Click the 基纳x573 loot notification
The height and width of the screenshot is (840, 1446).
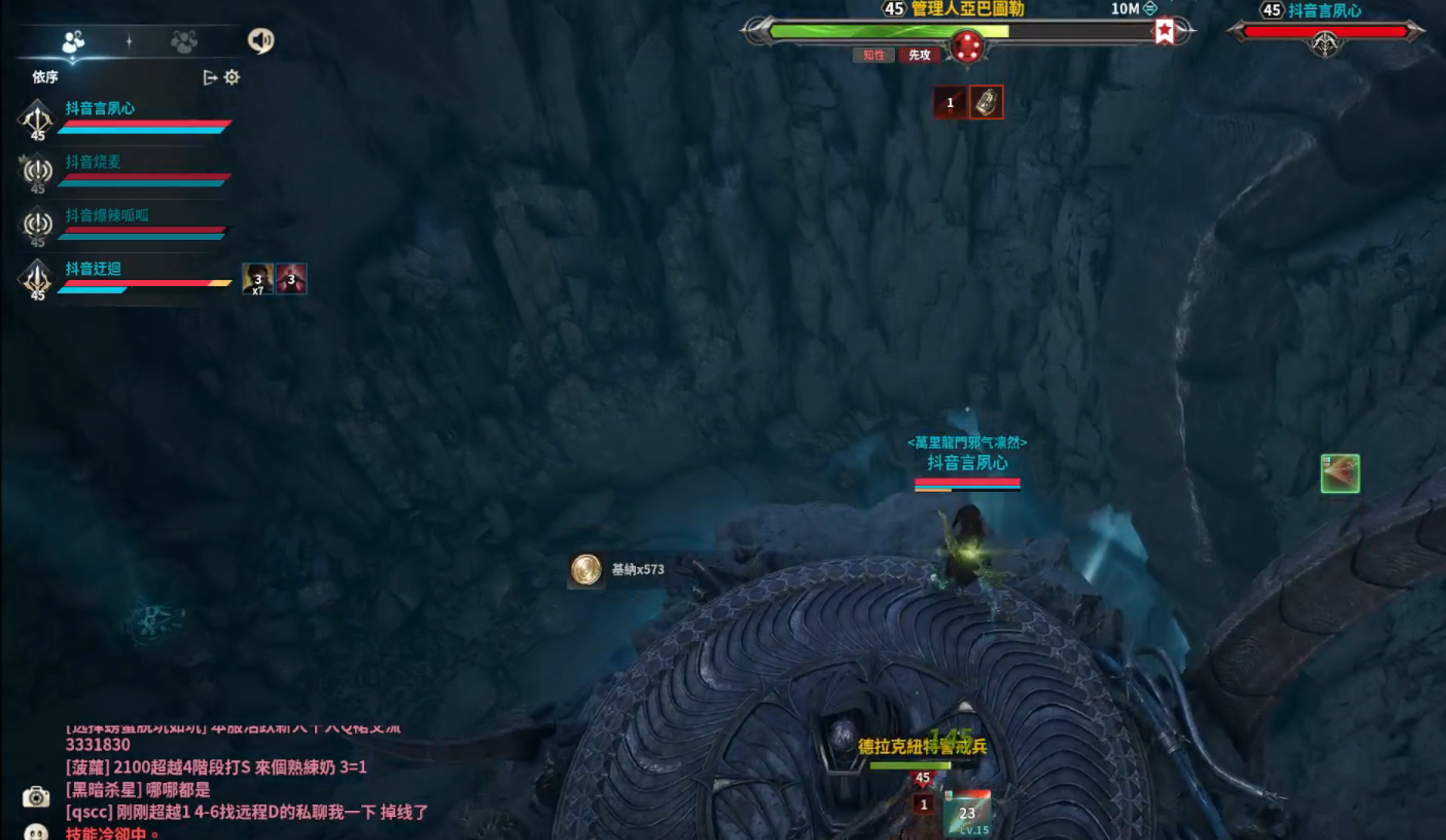coord(617,570)
